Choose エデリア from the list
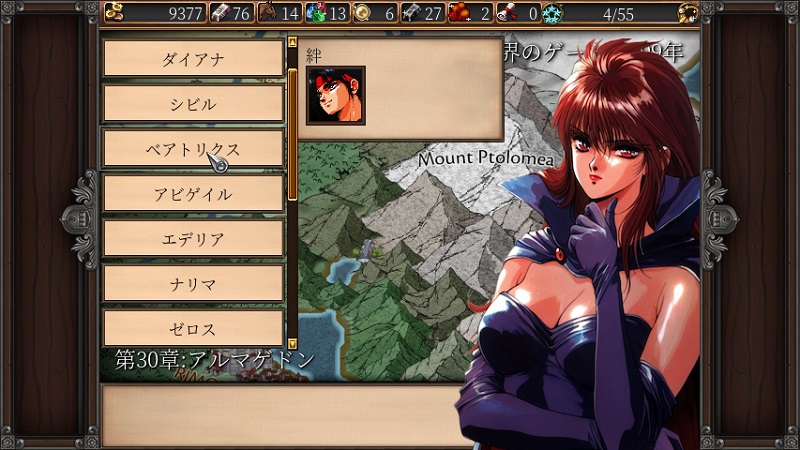 click(x=194, y=239)
